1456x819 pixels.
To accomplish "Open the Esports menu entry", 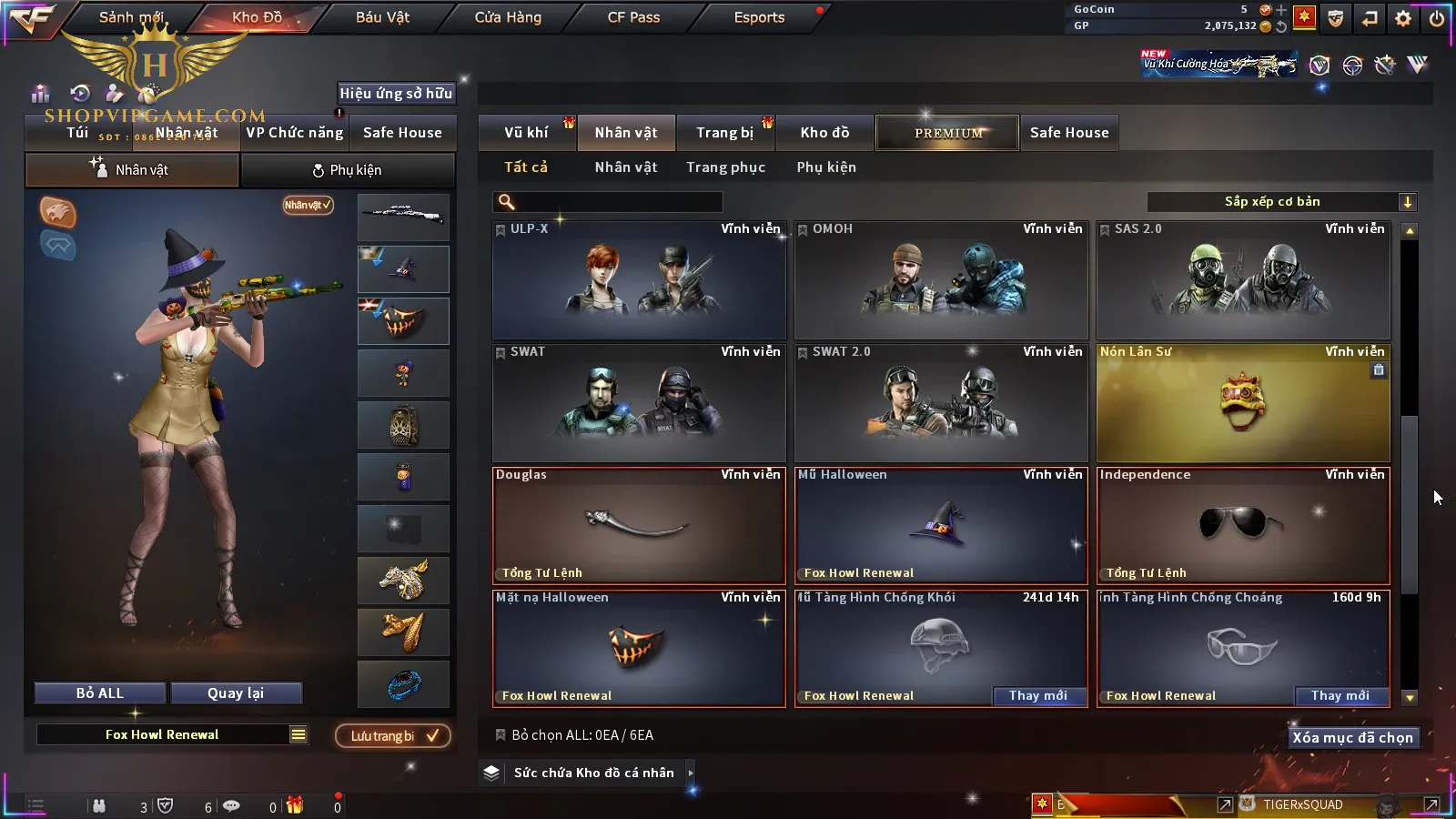I will [x=759, y=17].
